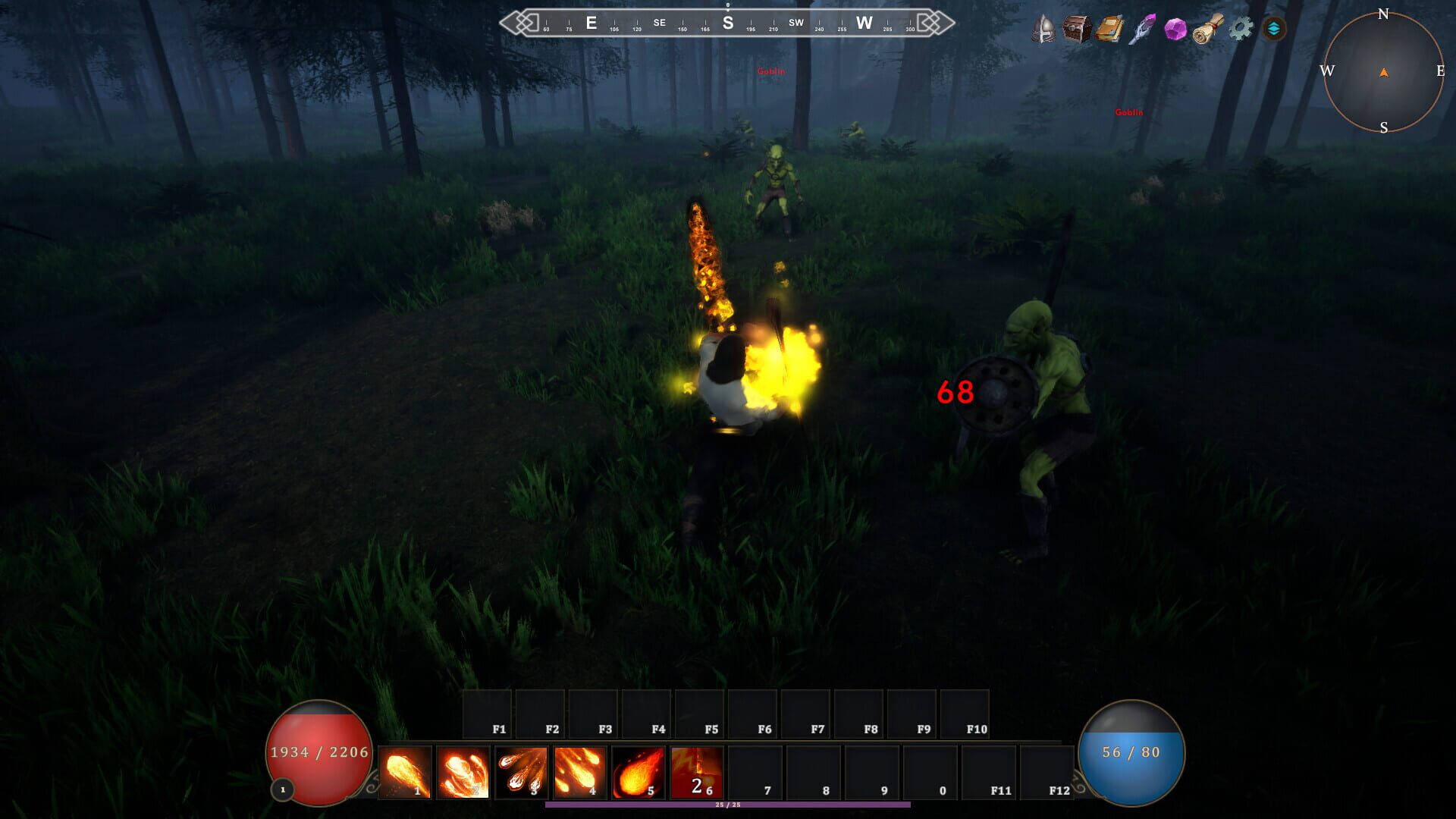Cast the Fireball spell in hotbar slot 1
The width and height of the screenshot is (1456, 819).
pyautogui.click(x=406, y=772)
